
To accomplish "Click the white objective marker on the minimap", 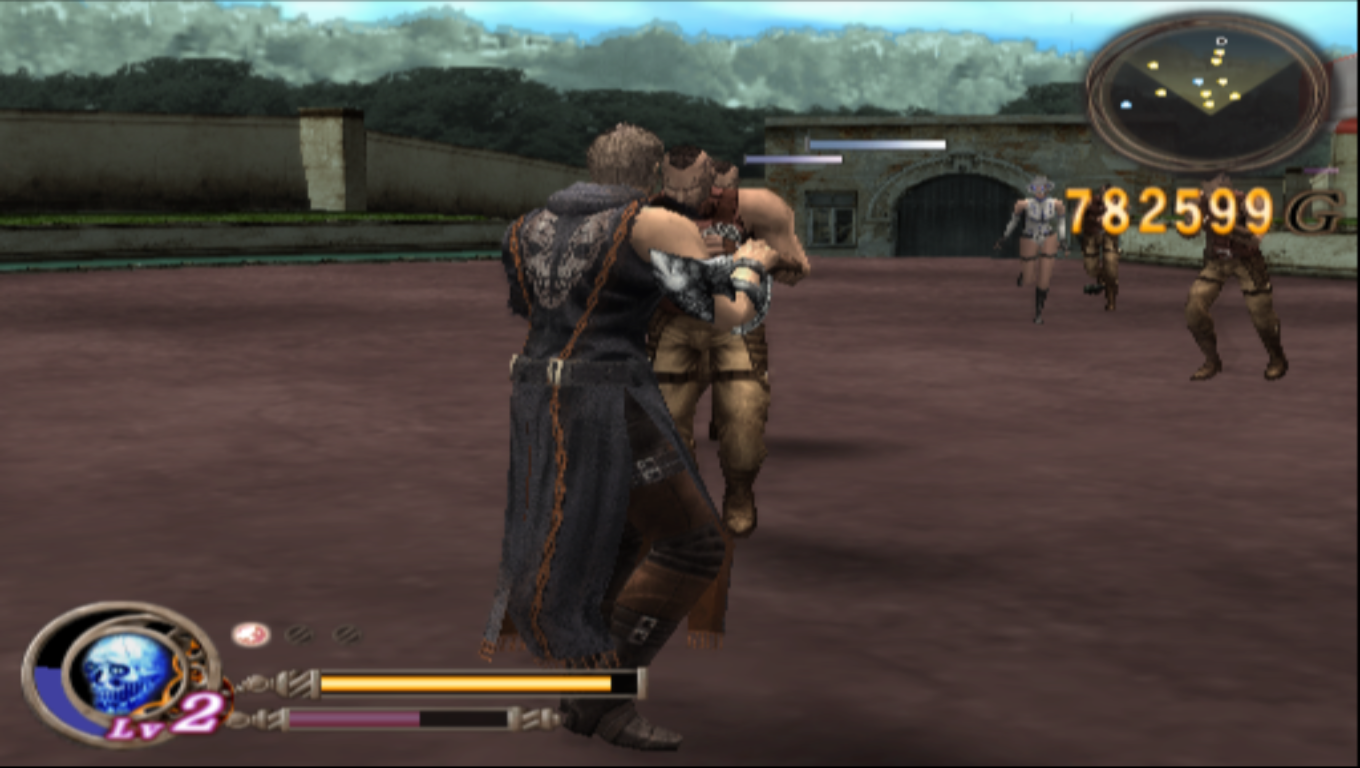I will click(x=1222, y=41).
